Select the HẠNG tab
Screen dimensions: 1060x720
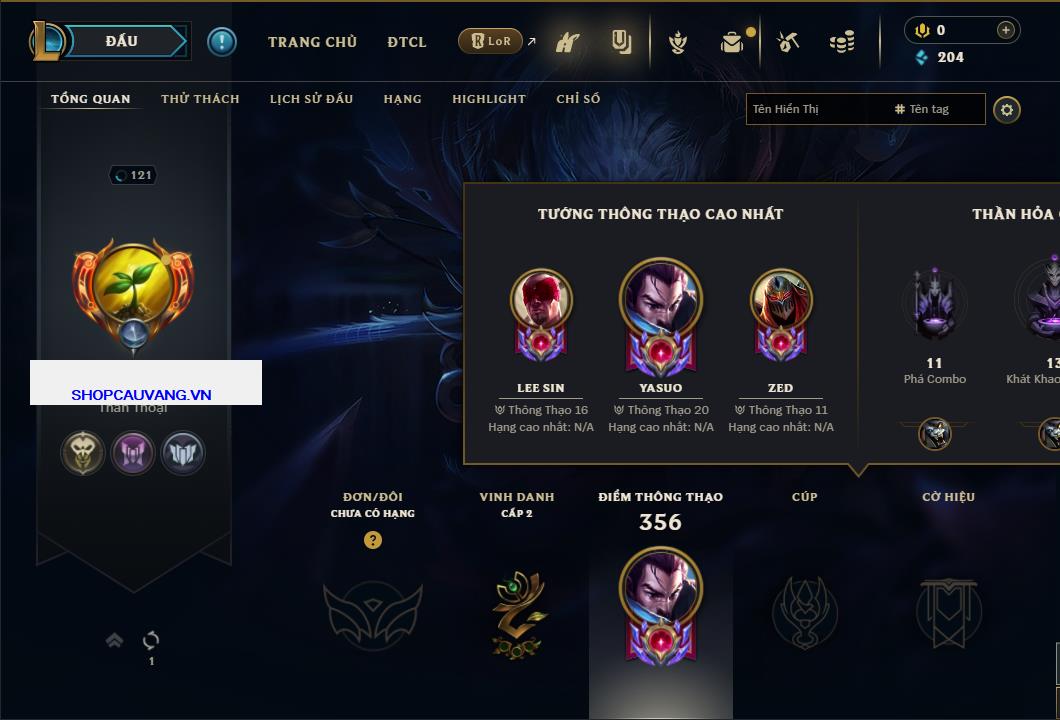(x=402, y=99)
